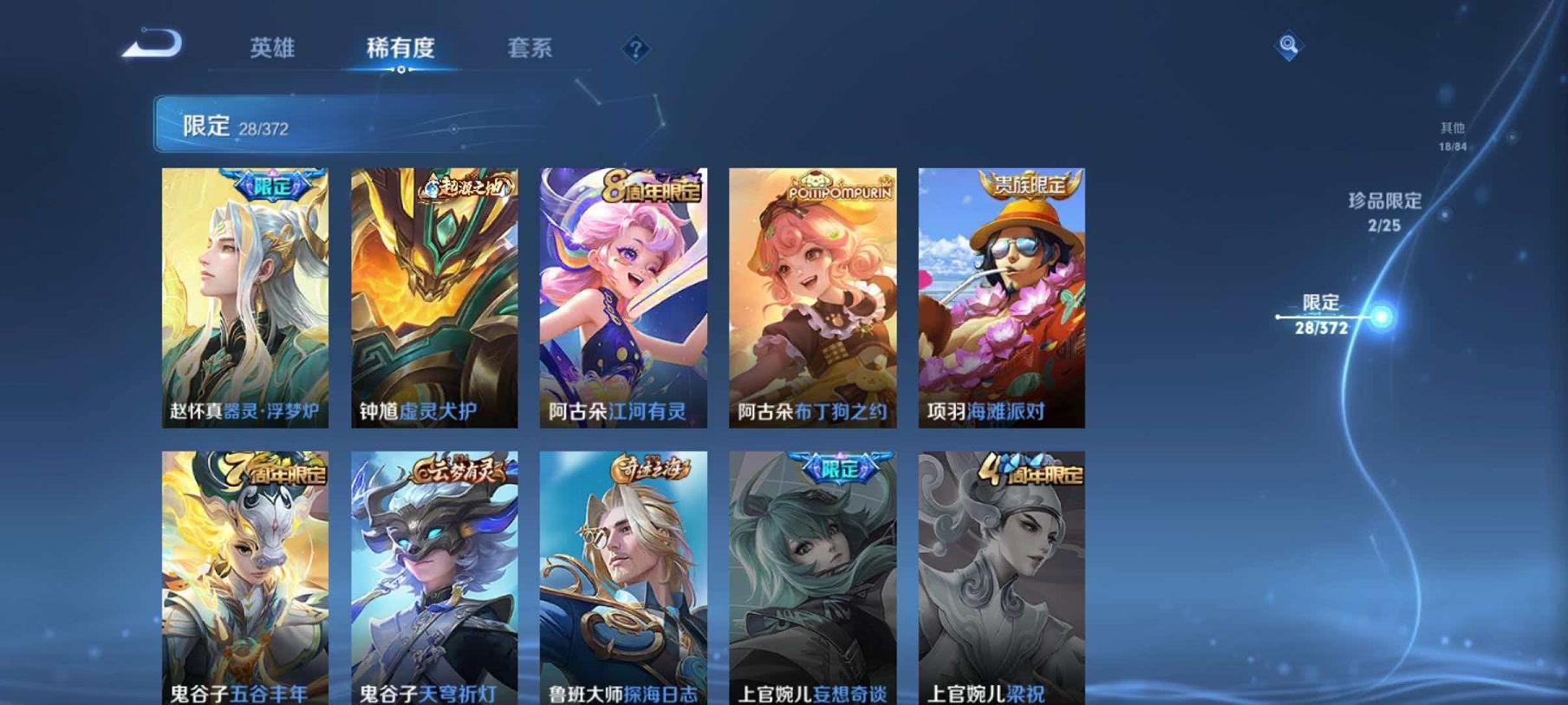Viewport: 1568px width, 705px height.
Task: Switch to the 英雄 tab
Action: pos(272,49)
